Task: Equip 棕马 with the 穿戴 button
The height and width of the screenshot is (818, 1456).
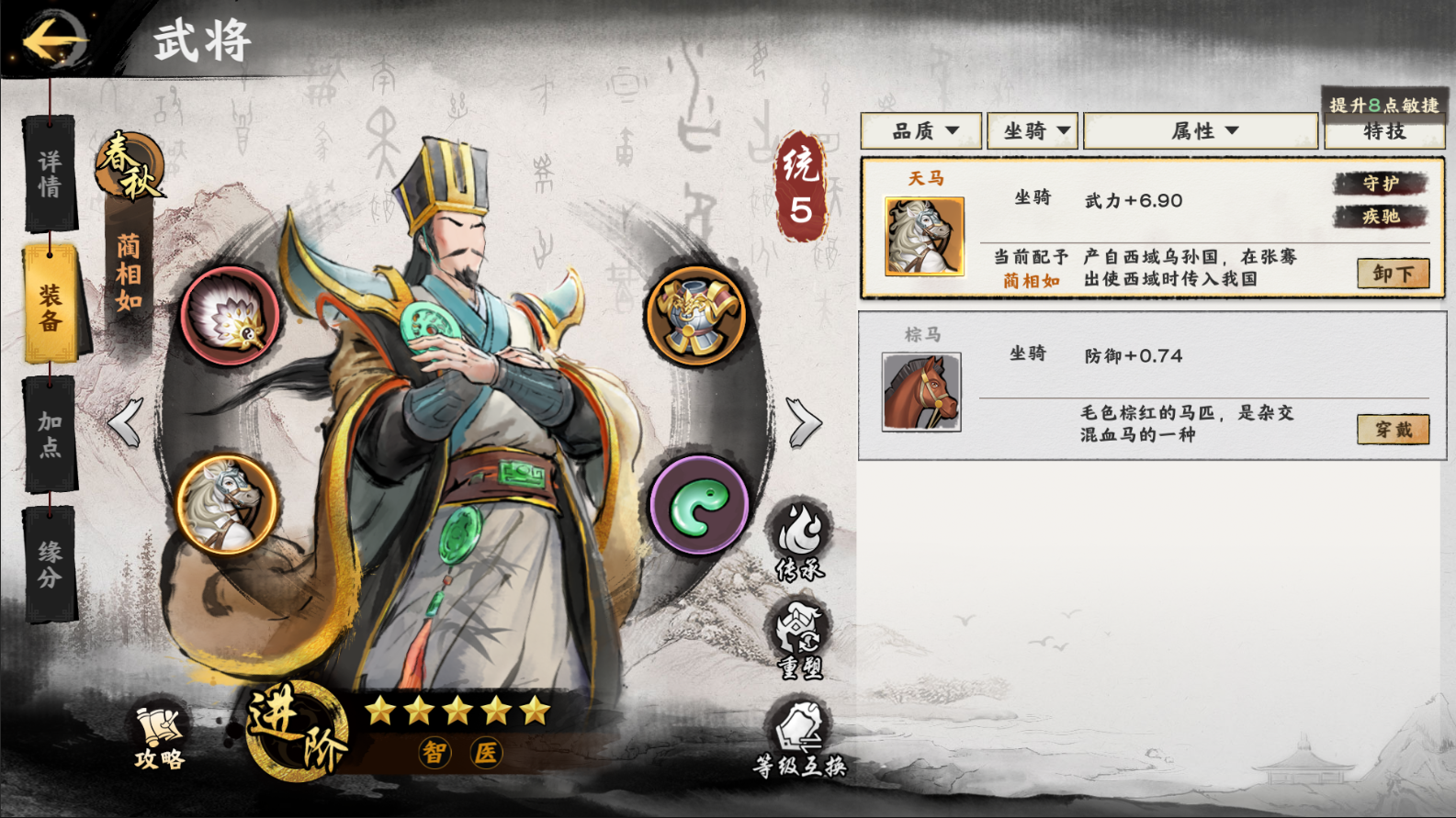Action: (x=1393, y=429)
